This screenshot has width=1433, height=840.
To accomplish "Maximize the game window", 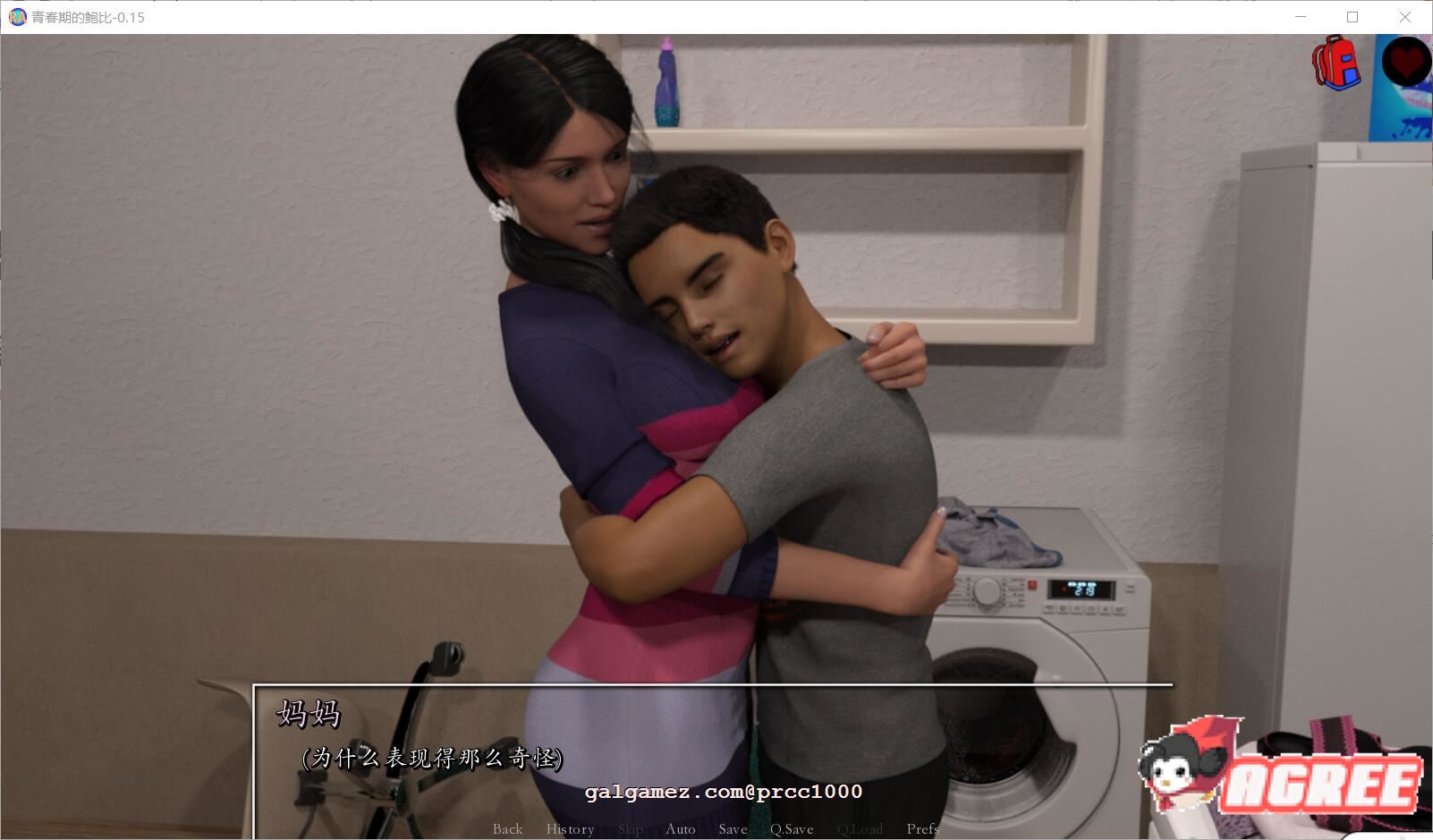I will 1352,17.
